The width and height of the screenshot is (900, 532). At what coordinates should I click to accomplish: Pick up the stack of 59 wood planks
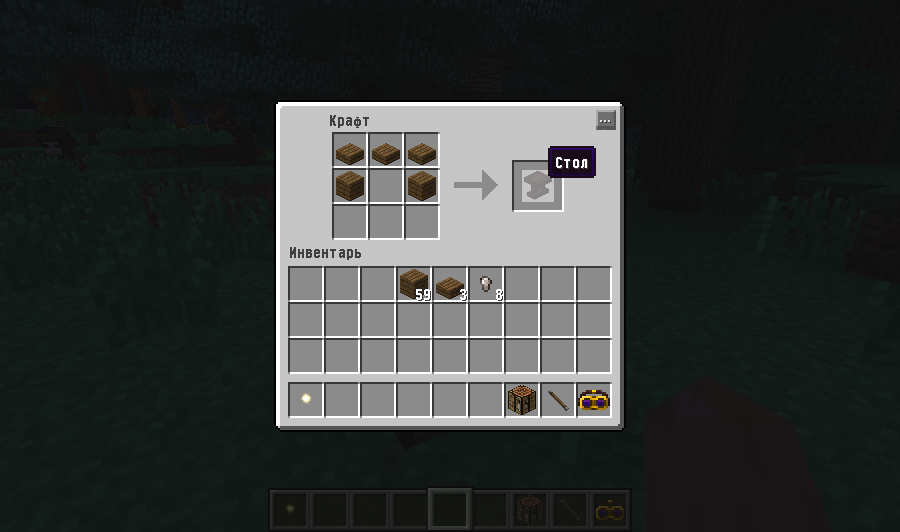414,284
